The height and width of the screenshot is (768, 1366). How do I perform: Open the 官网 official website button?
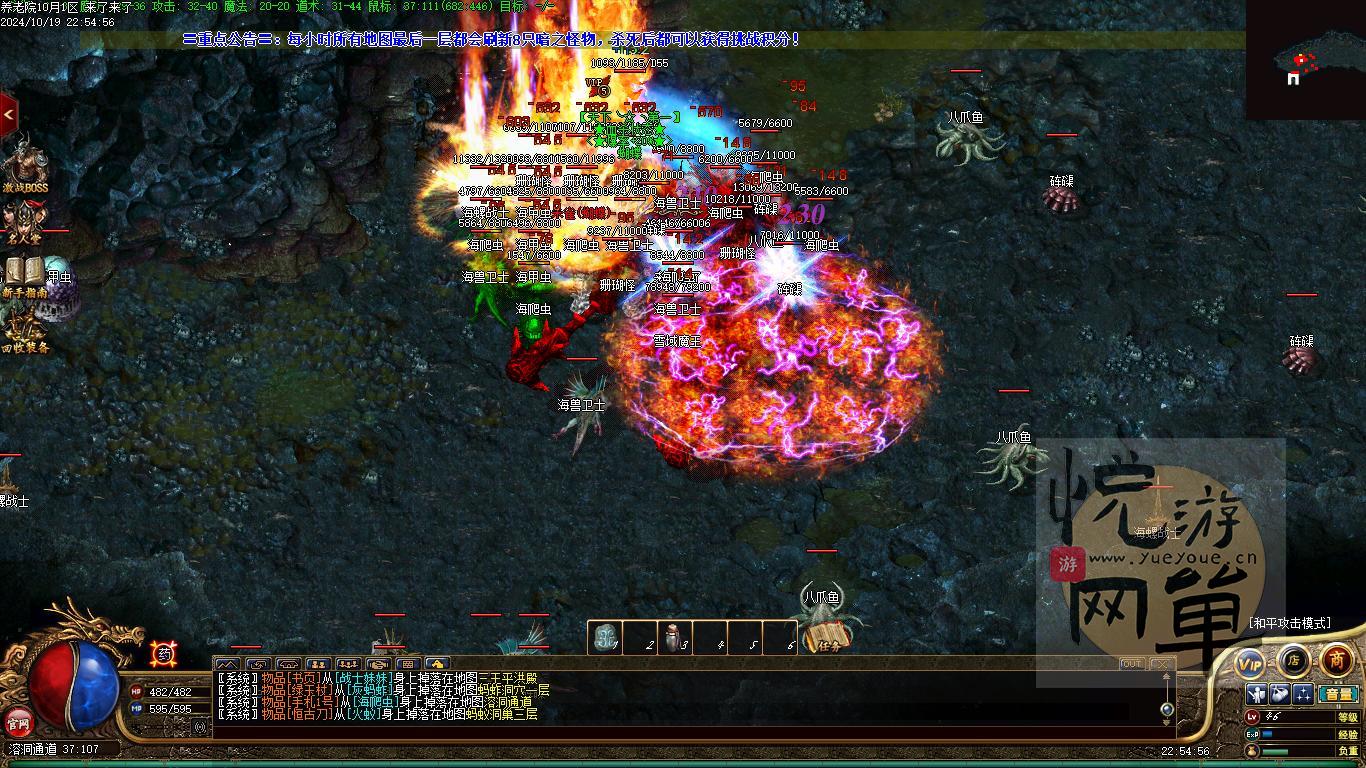pyautogui.click(x=19, y=721)
